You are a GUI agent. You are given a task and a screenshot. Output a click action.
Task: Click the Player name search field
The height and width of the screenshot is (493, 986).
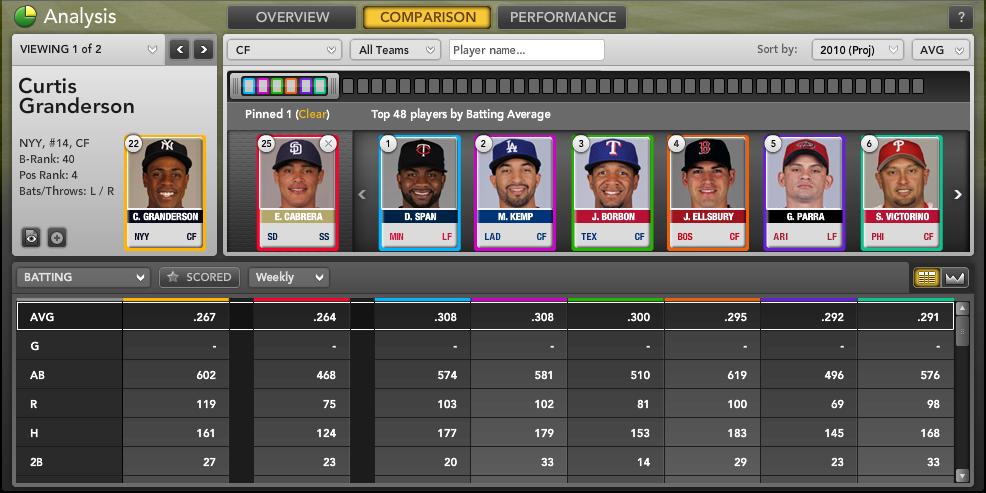526,50
